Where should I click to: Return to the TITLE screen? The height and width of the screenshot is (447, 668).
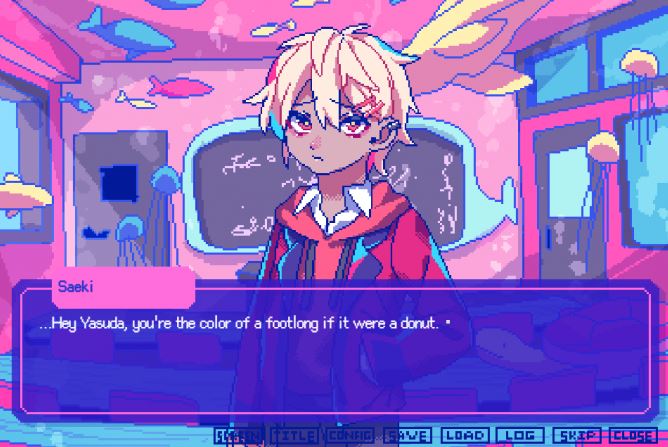coord(295,436)
